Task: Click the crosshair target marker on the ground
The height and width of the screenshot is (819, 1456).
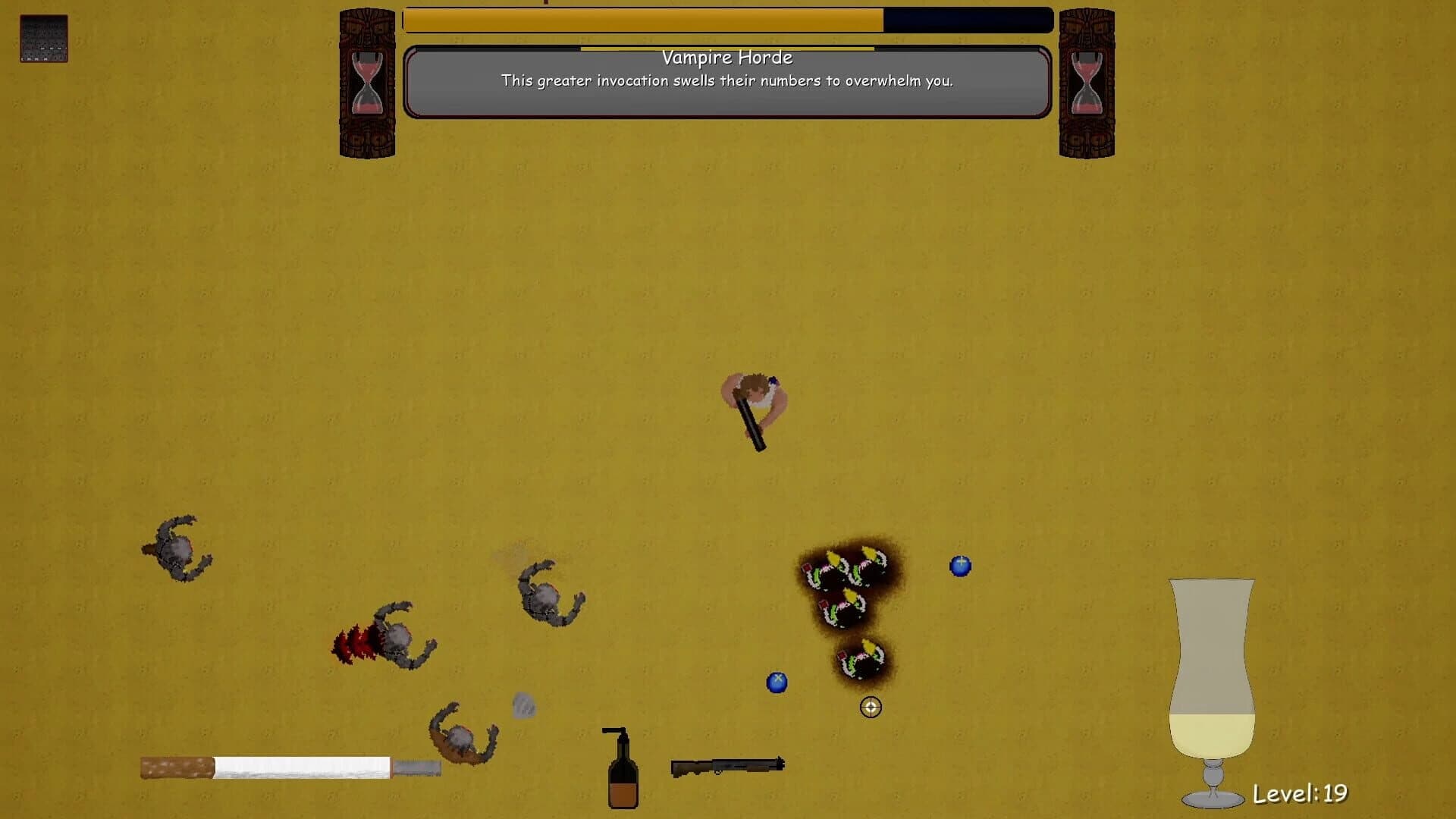Action: coord(871,707)
